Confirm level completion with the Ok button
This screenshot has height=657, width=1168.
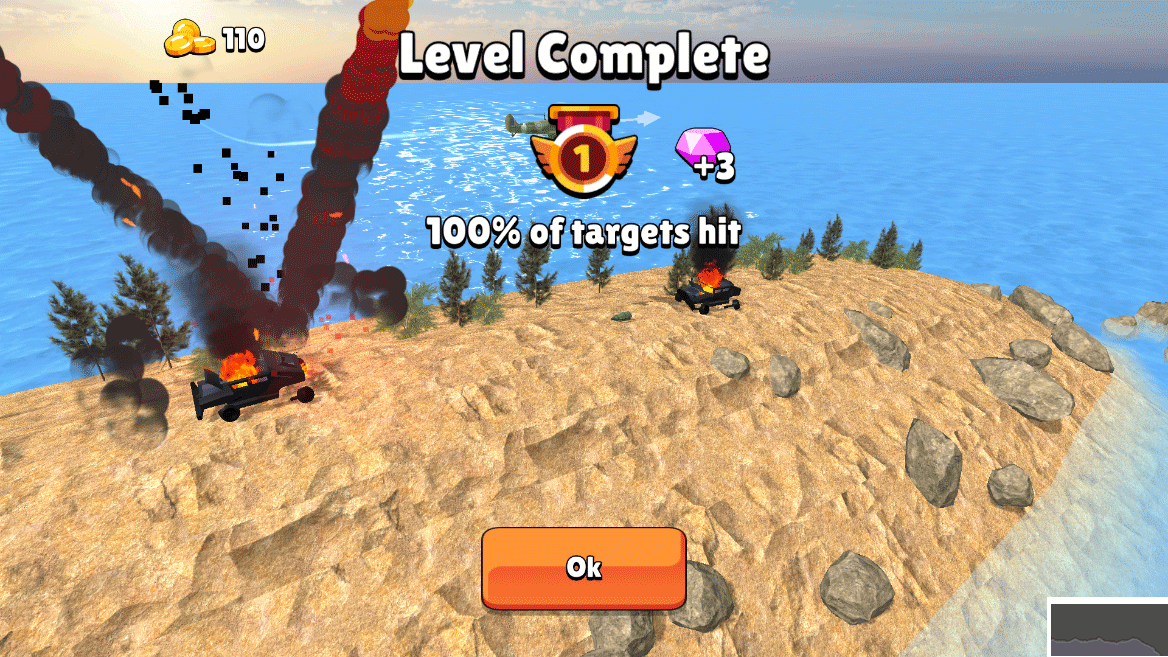point(584,568)
